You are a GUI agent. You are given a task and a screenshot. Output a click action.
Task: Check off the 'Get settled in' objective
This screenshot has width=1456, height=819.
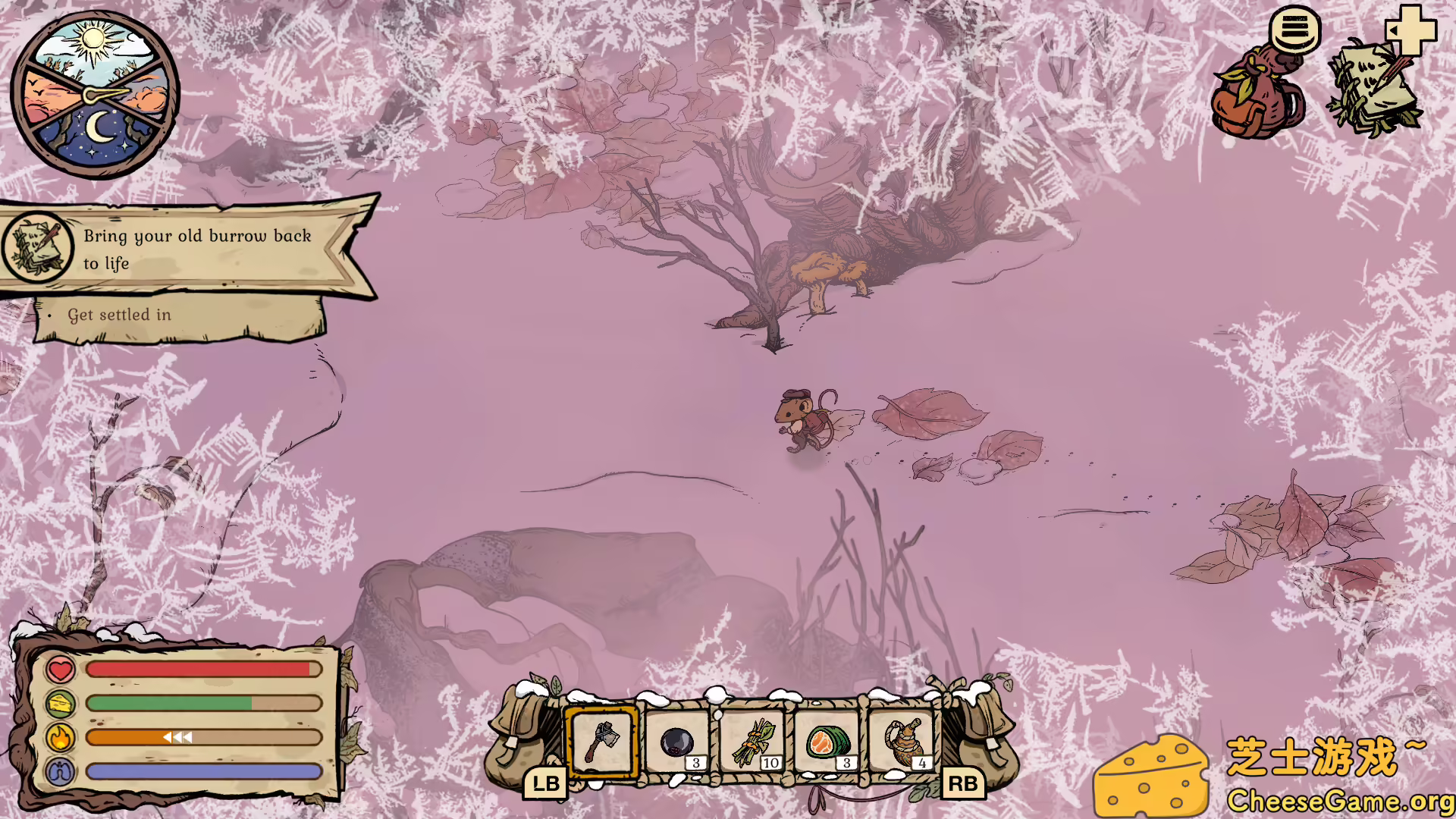point(119,314)
